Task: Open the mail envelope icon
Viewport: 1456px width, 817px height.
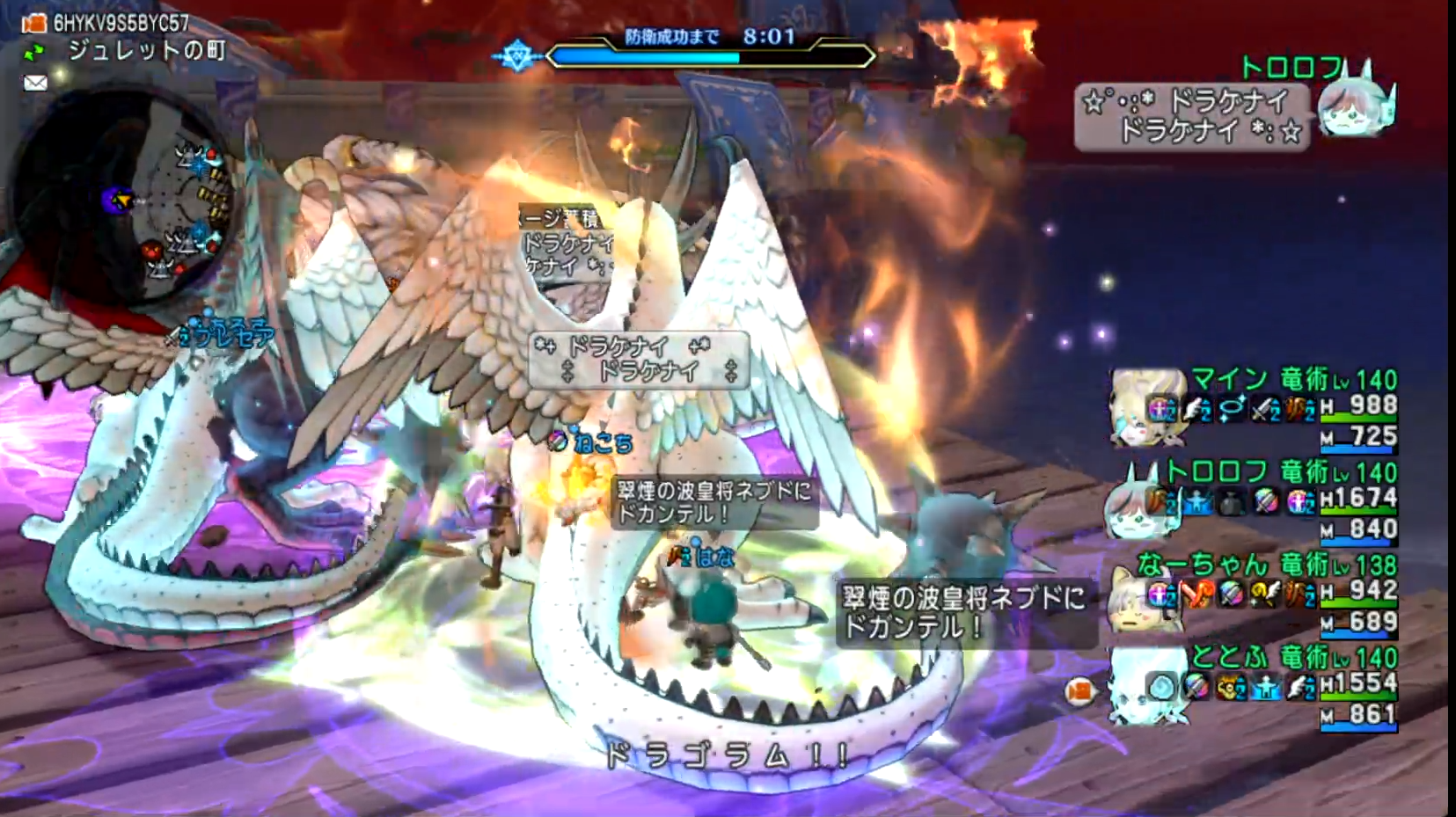Action: pos(35,83)
